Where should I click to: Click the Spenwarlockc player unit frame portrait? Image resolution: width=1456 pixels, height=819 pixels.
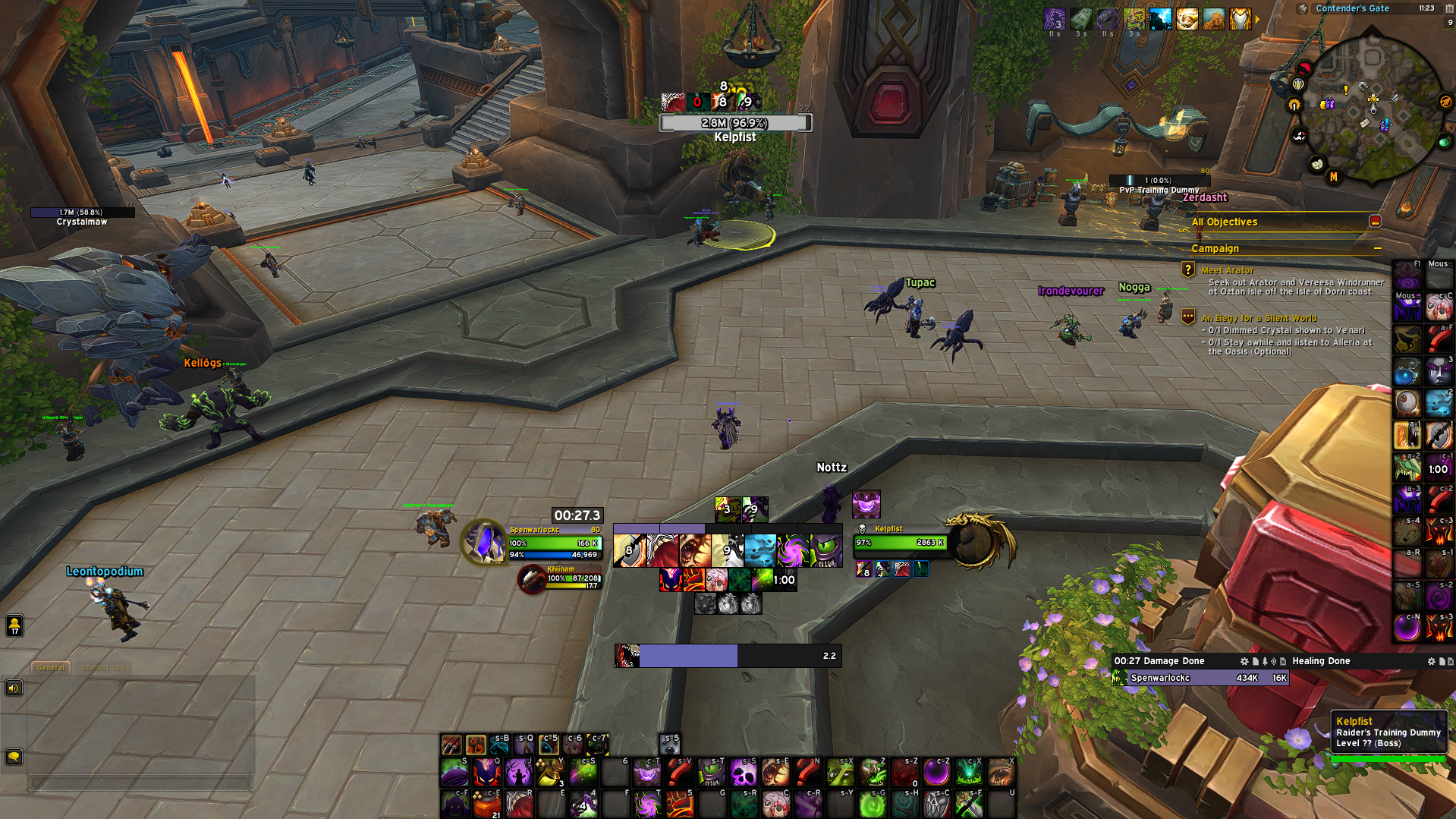pyautogui.click(x=483, y=542)
